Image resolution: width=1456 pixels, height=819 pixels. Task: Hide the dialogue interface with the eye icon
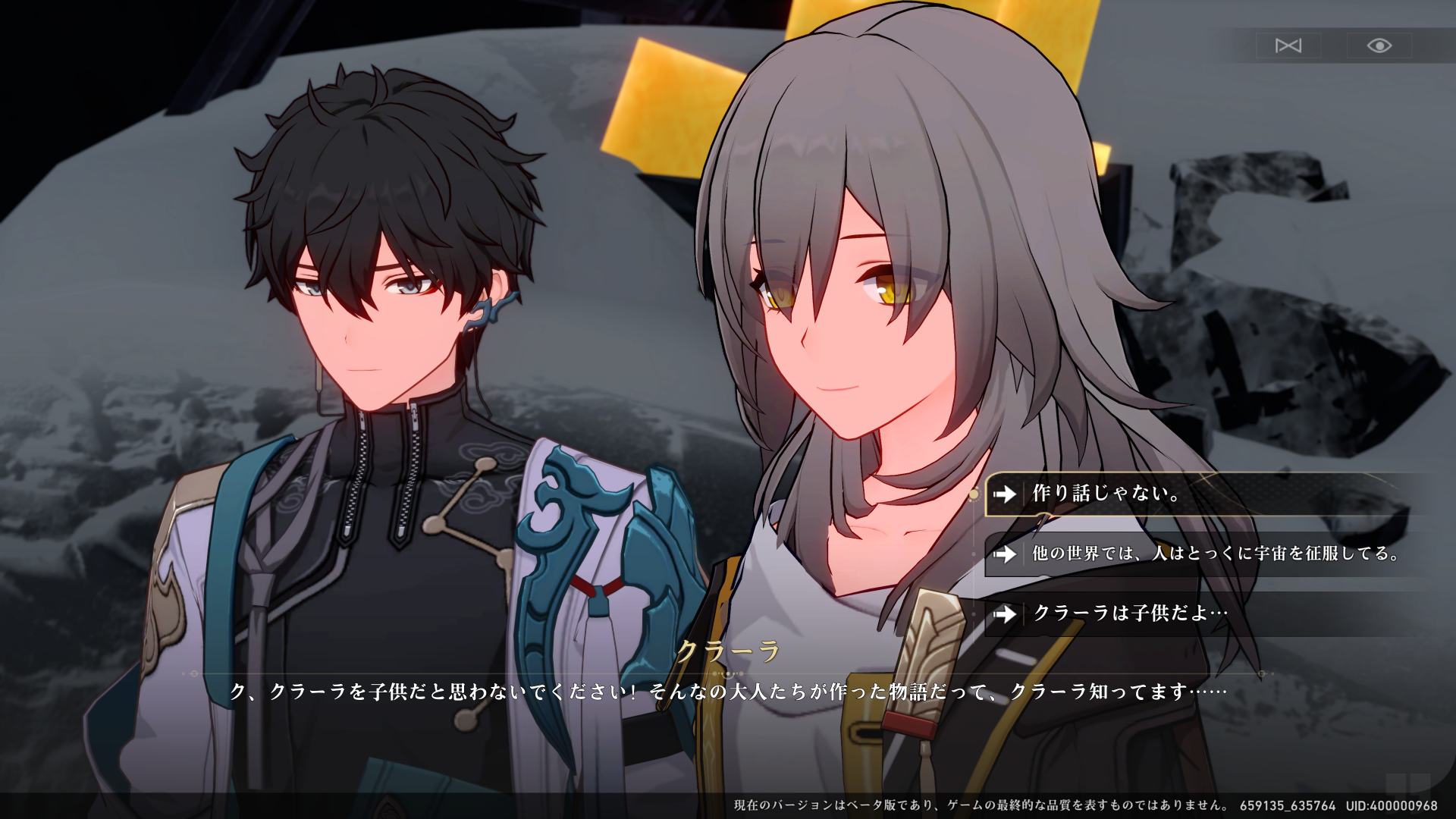(x=1379, y=46)
